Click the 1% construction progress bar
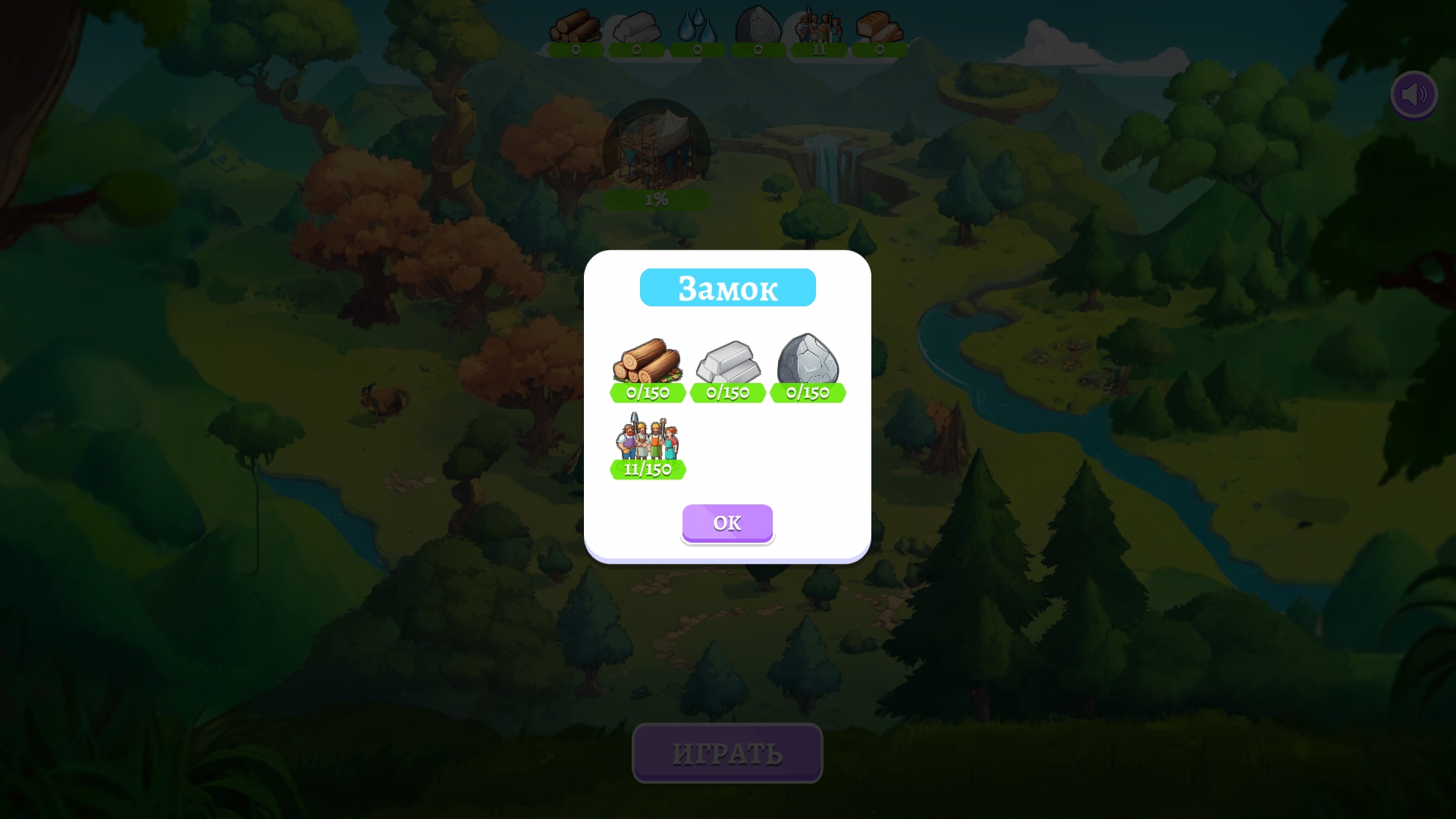1456x819 pixels. coord(657,199)
